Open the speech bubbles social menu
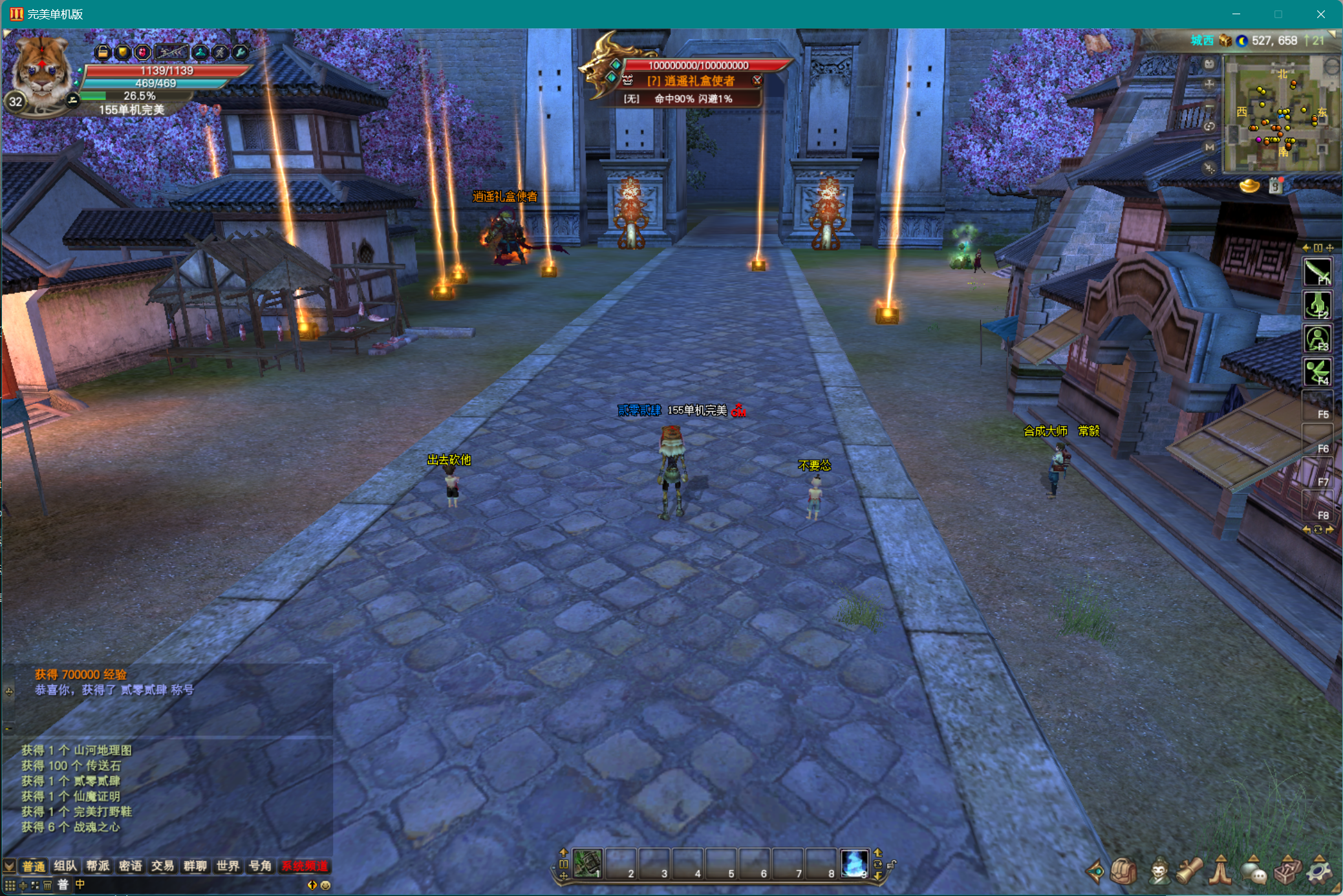The width and height of the screenshot is (1343, 896). pos(1253,871)
